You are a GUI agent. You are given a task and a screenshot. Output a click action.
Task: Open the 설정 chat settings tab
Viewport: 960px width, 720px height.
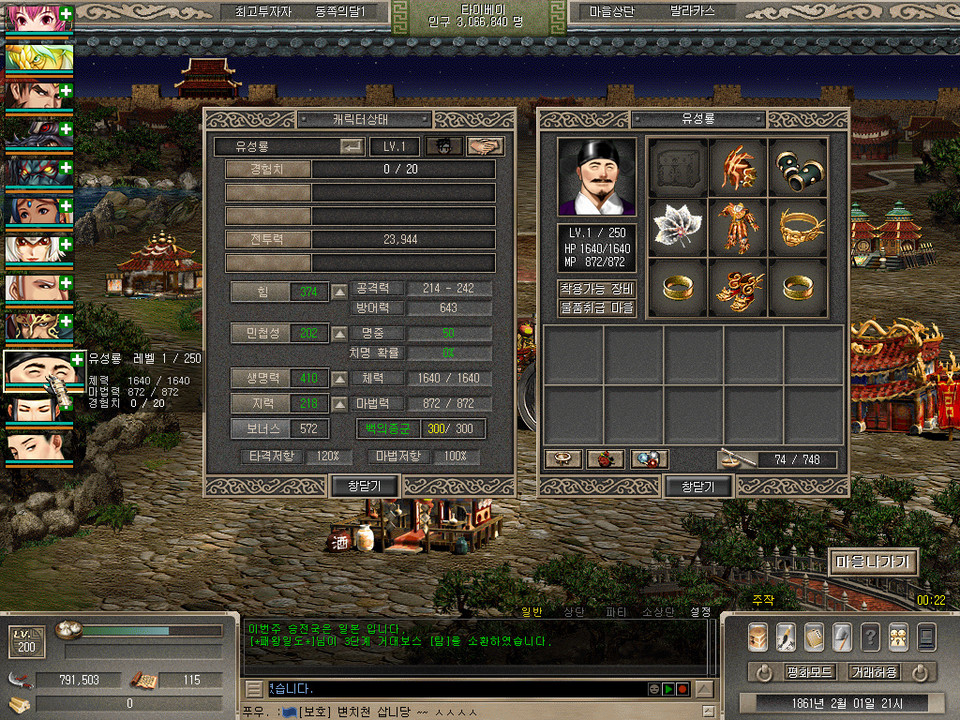coord(700,611)
